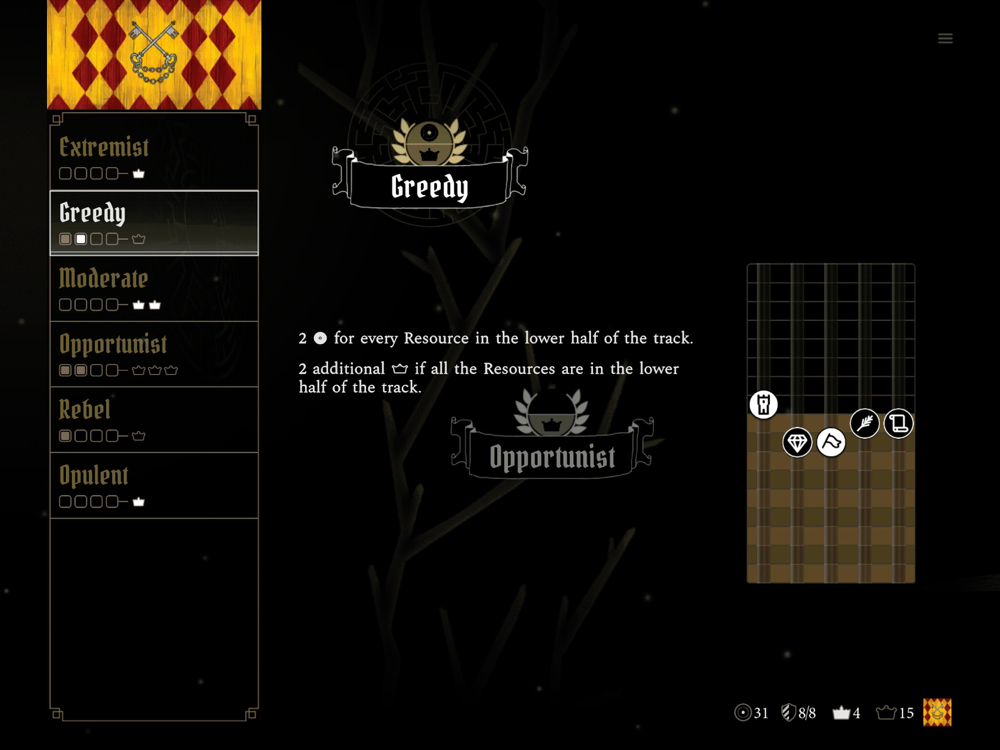Select the diamond resource token
The image size is (1000, 750).
(x=797, y=441)
